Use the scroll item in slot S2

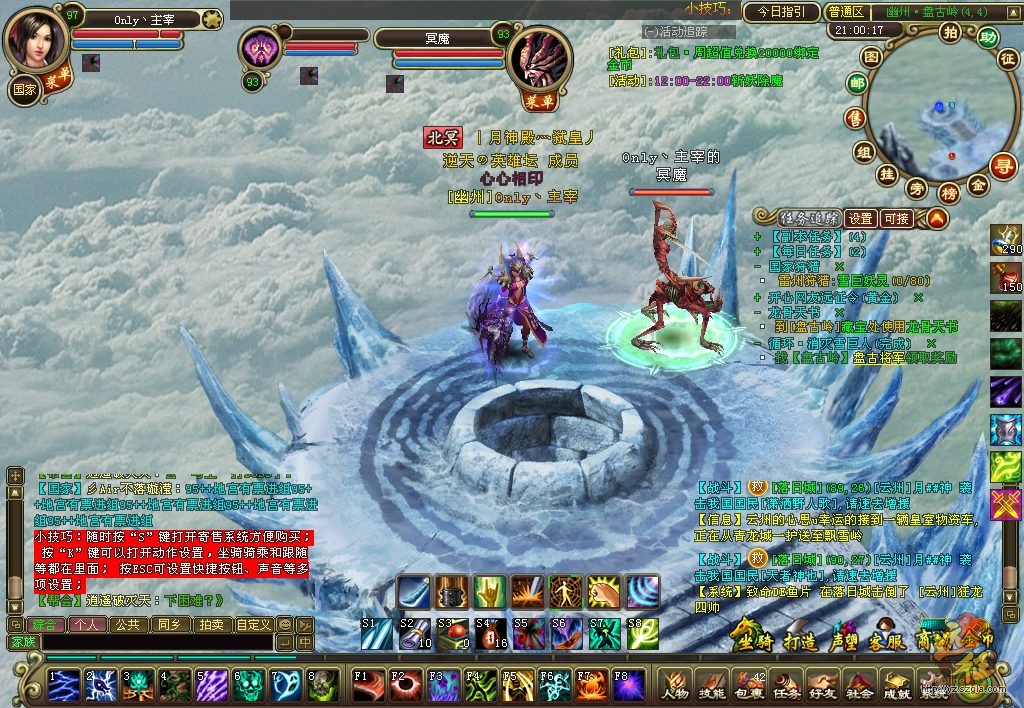[x=415, y=634]
